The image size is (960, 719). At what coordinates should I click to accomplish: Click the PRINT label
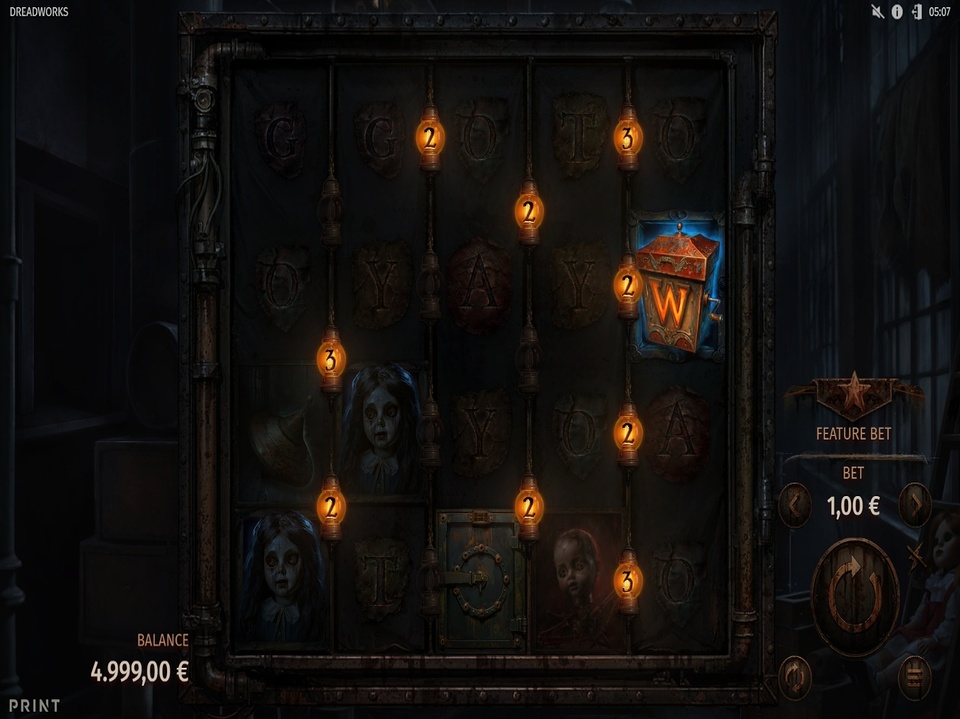click(34, 705)
